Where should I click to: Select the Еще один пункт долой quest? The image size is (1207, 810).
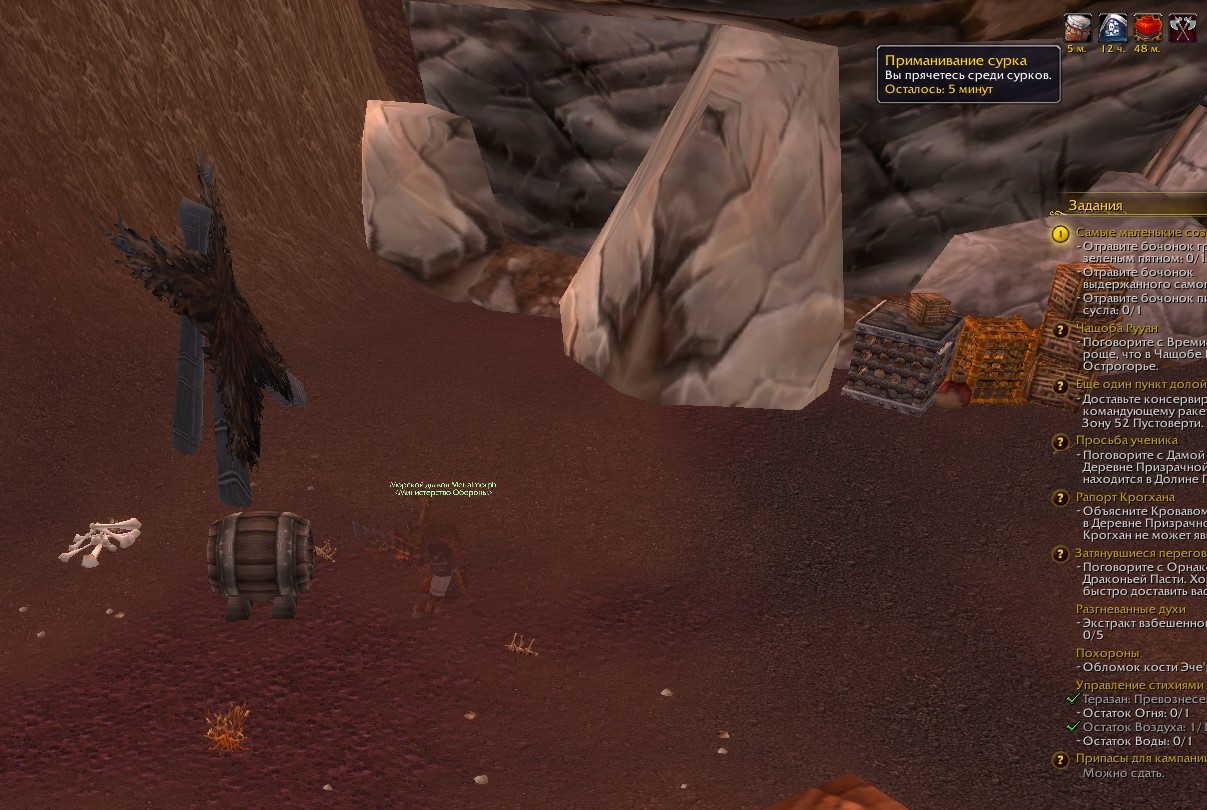(1140, 384)
